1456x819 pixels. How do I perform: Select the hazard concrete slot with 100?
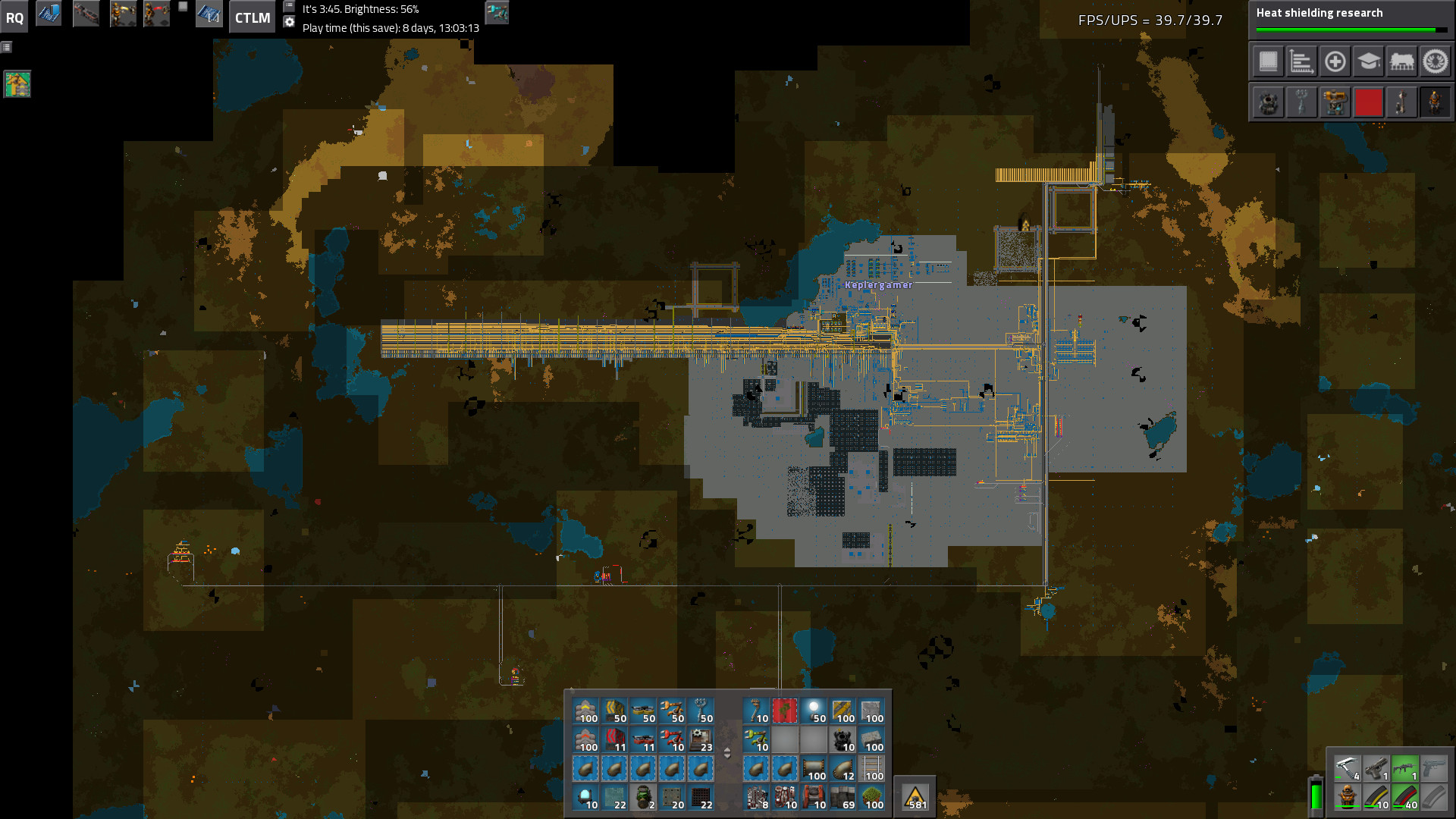(843, 711)
